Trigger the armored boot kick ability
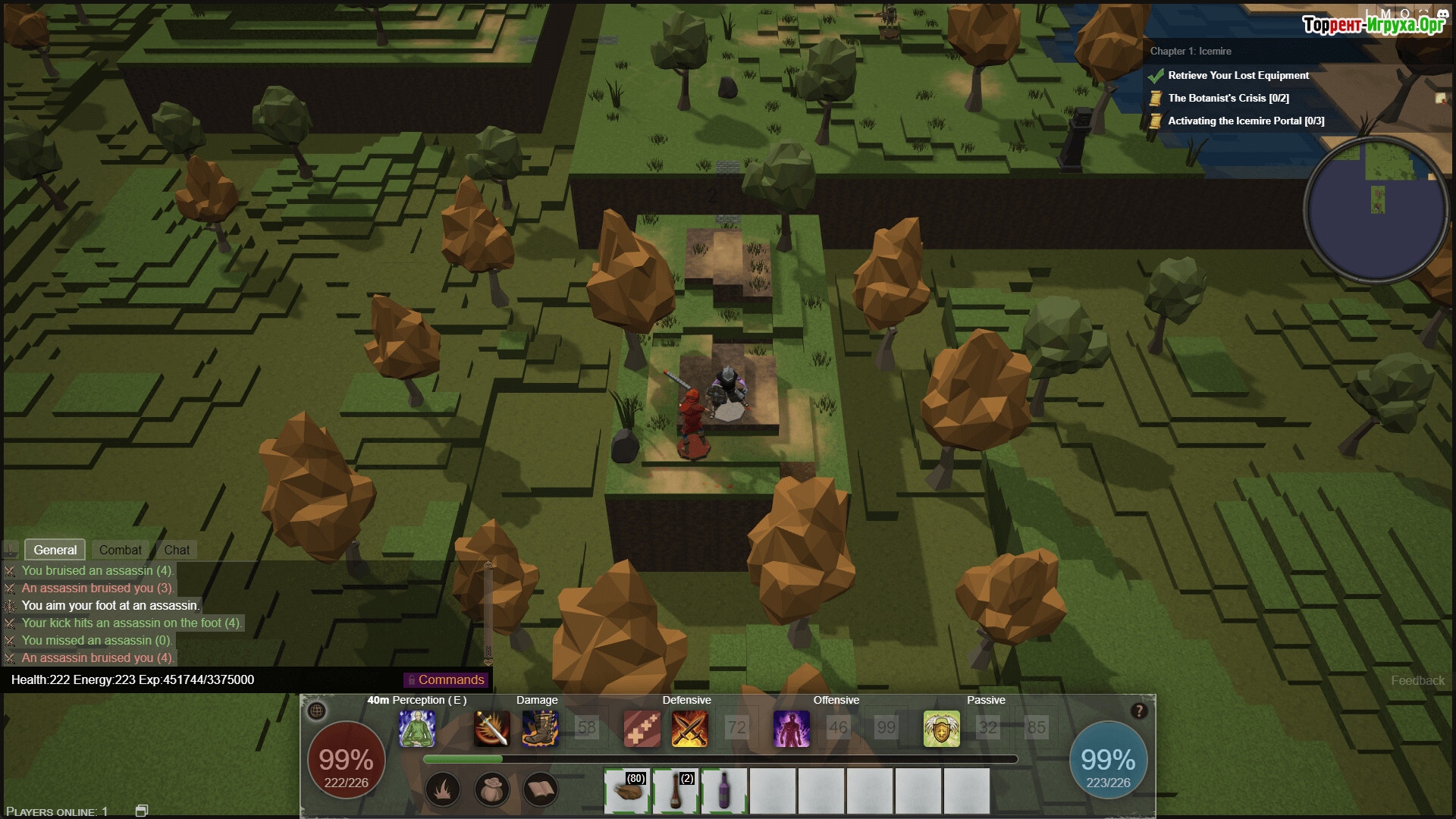The height and width of the screenshot is (819, 1456). [540, 729]
